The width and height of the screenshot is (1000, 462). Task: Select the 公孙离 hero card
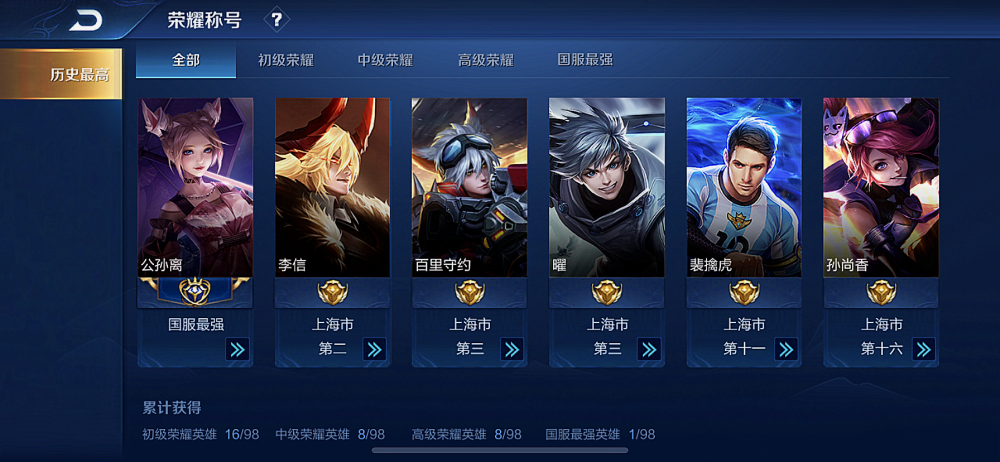point(195,188)
